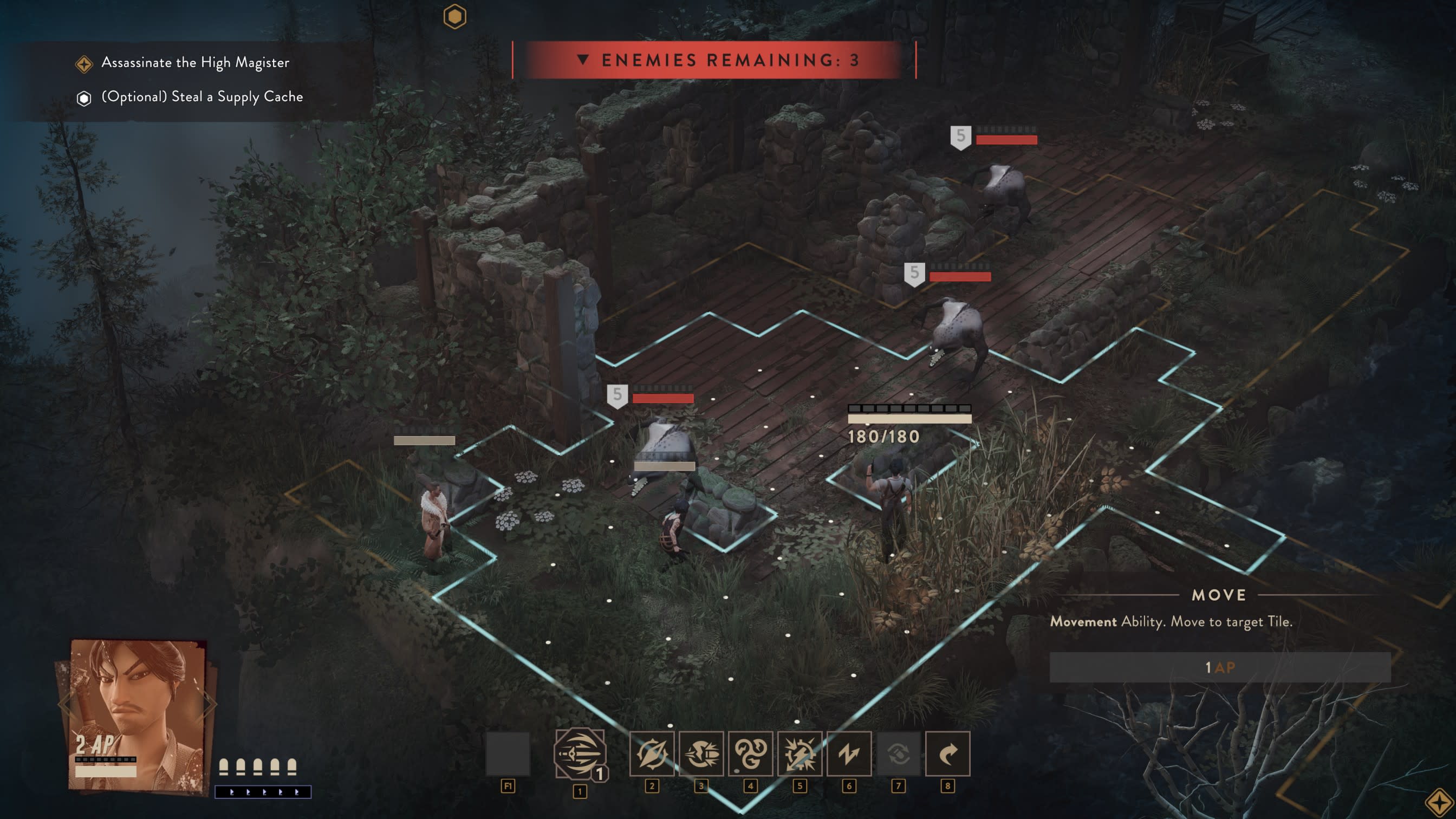This screenshot has height=819, width=1456.
Task: Click the gold hexagon icon at top
Action: coord(455,16)
